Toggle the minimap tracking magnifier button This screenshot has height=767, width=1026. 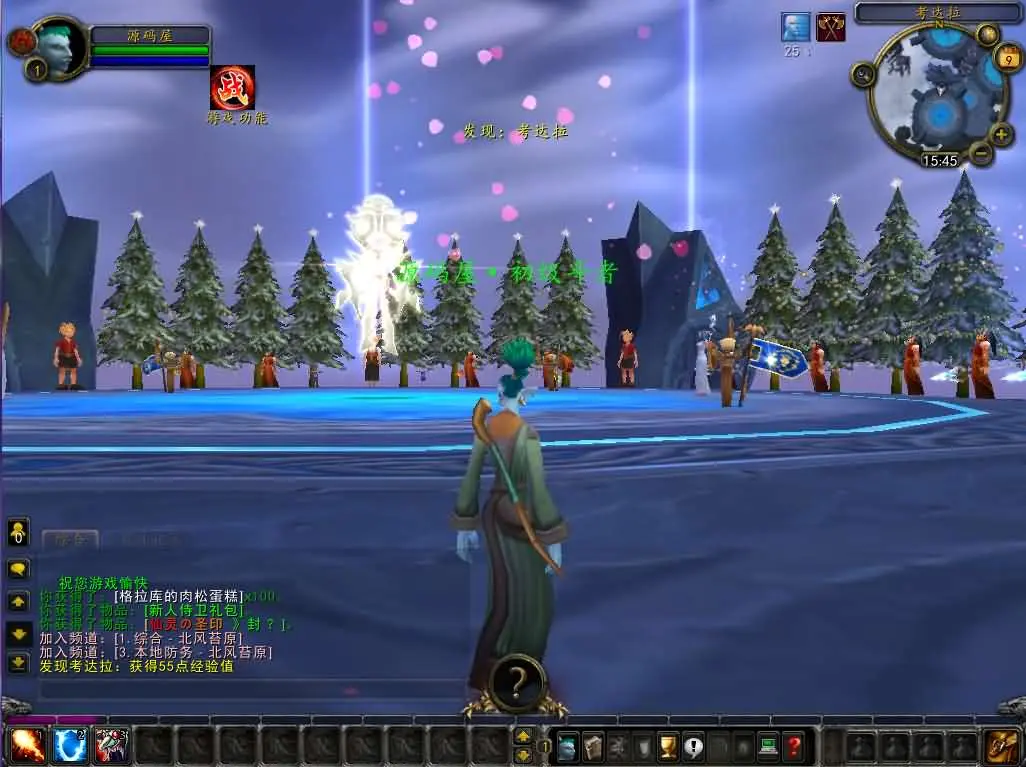(x=863, y=74)
